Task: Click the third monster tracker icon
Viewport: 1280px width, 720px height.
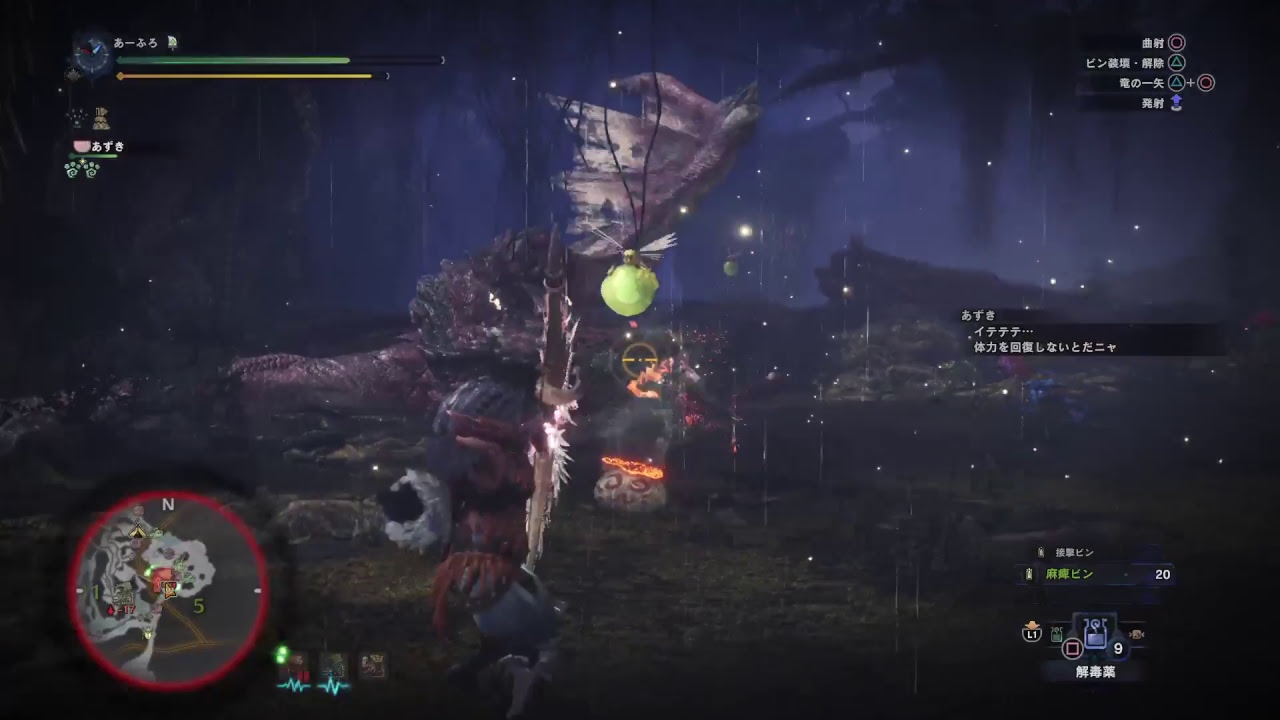Action: pos(373,666)
